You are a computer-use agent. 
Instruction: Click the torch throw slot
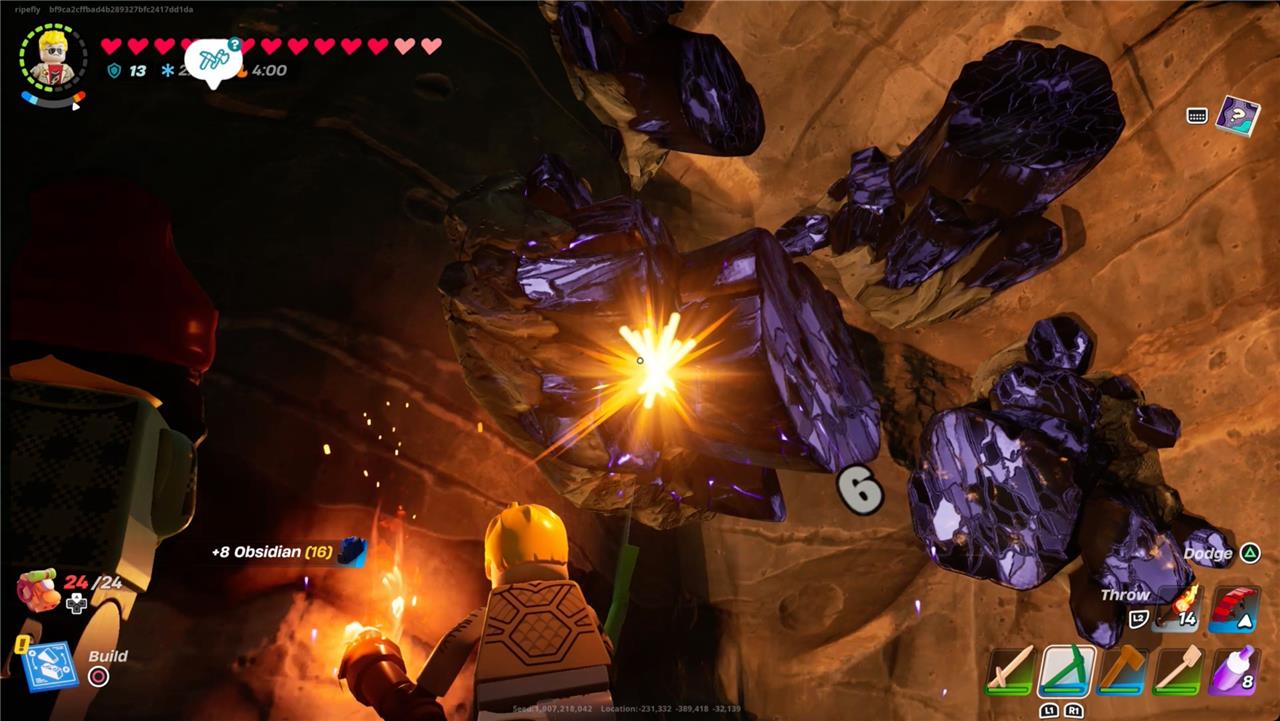1176,608
